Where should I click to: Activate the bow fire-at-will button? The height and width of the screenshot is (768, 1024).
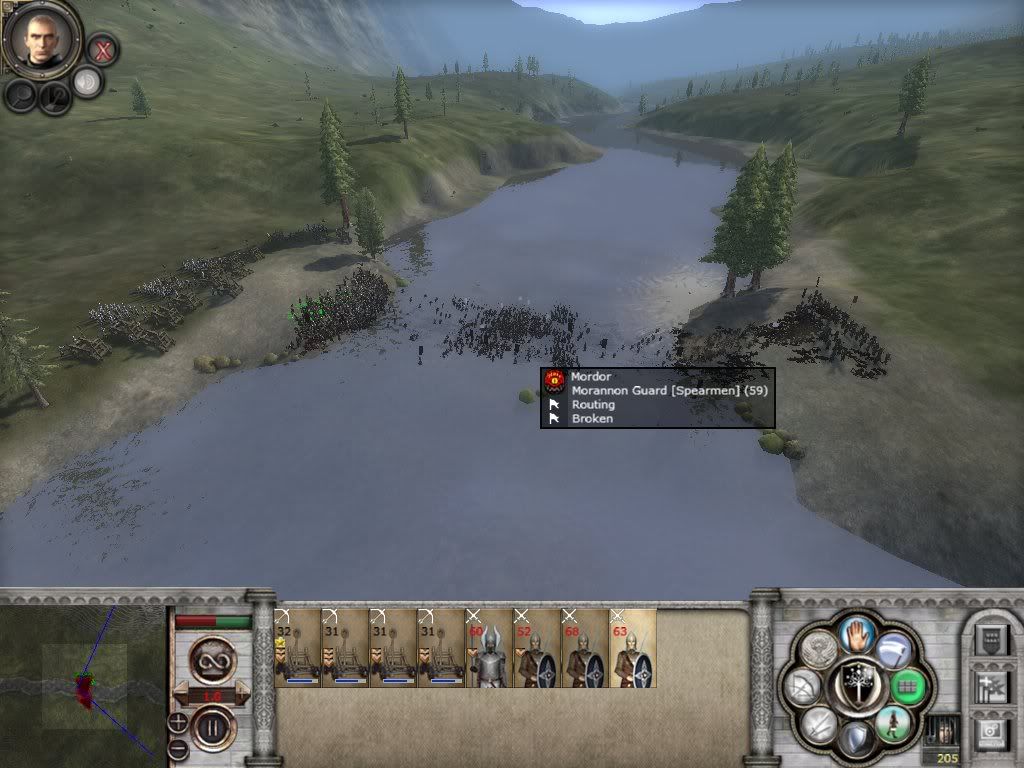pyautogui.click(x=802, y=686)
